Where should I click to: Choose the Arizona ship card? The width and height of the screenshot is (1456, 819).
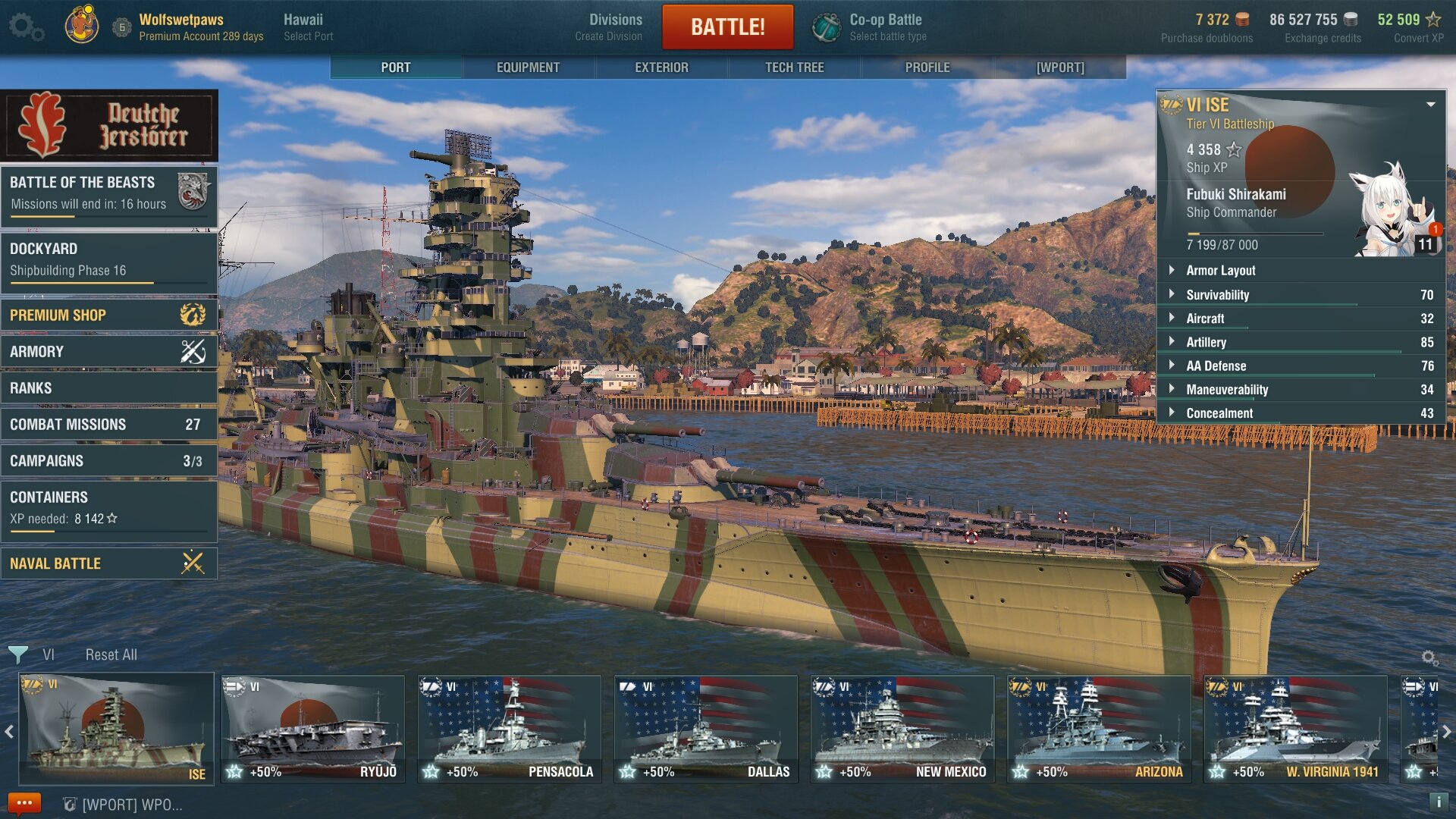[1099, 730]
